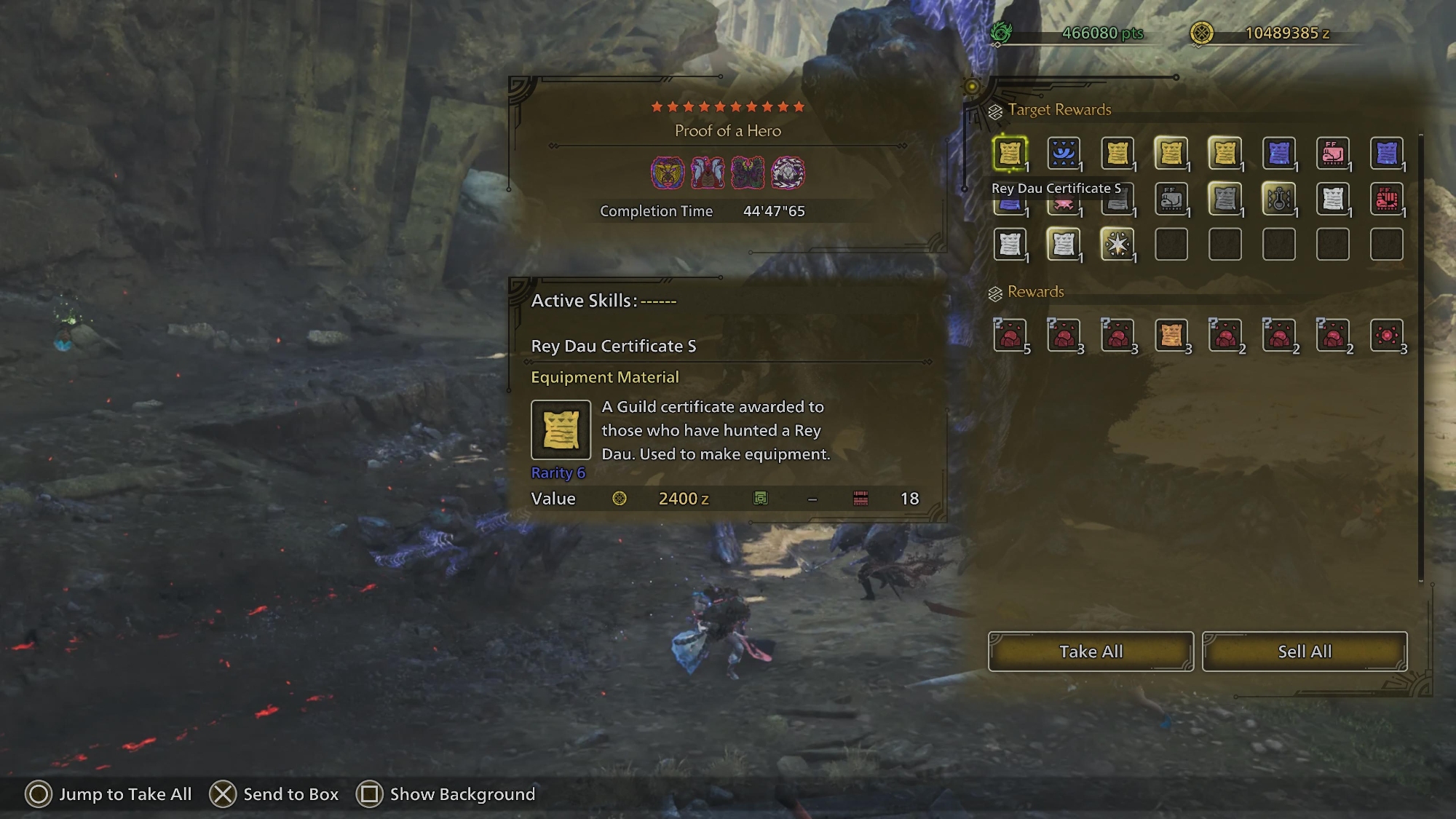Claim everything with Take All
Viewport: 1456px width, 819px height.
(1090, 652)
